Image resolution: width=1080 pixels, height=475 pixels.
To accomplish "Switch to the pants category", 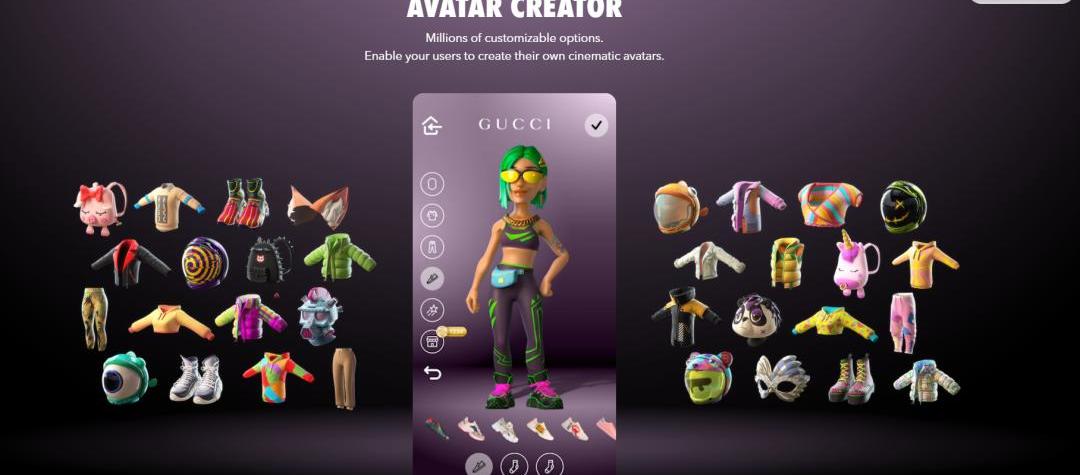I will point(432,247).
